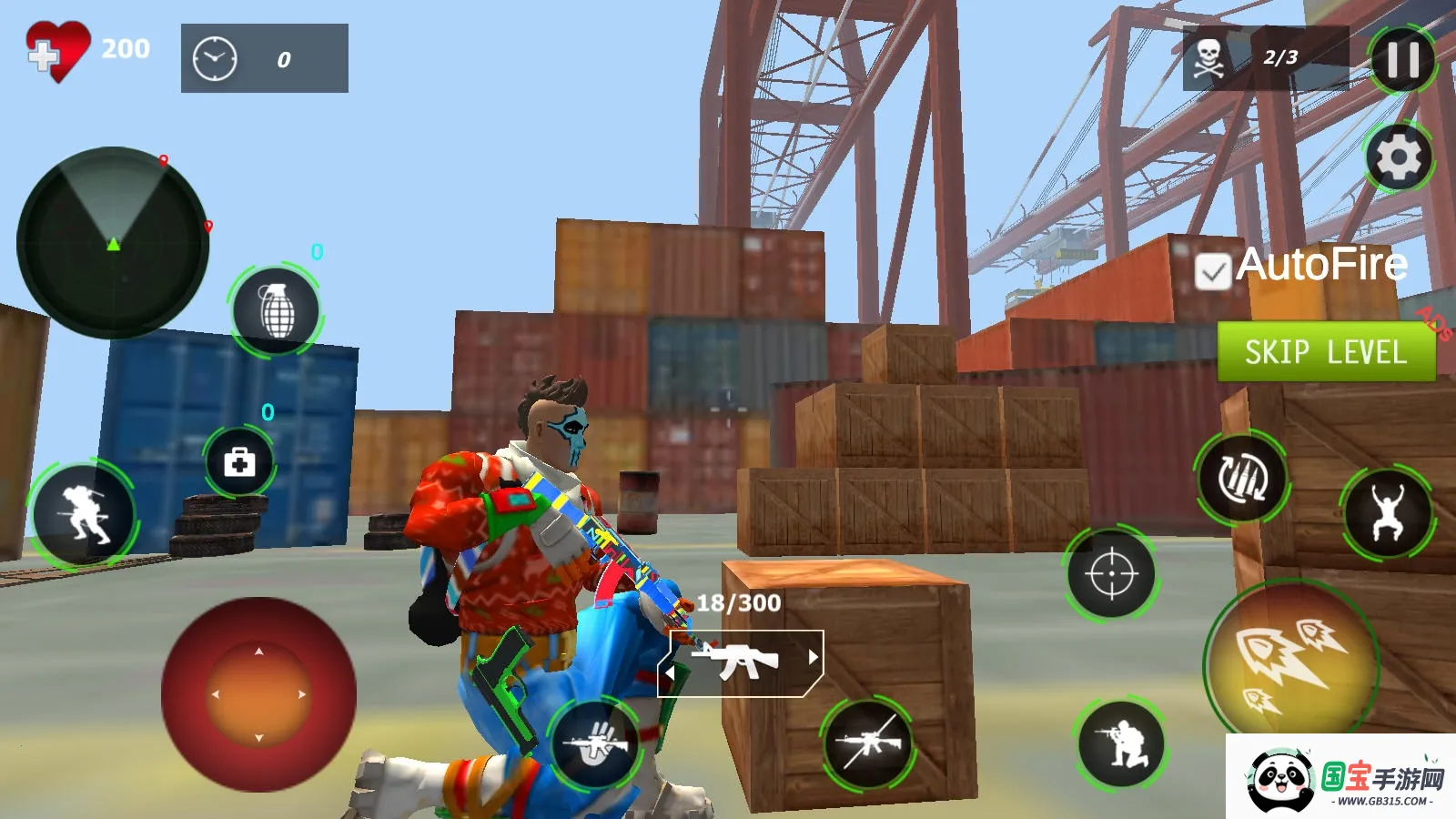Screen dimensions: 1456x819
Task: Switch to the next weapon with right arrow
Action: point(813,657)
